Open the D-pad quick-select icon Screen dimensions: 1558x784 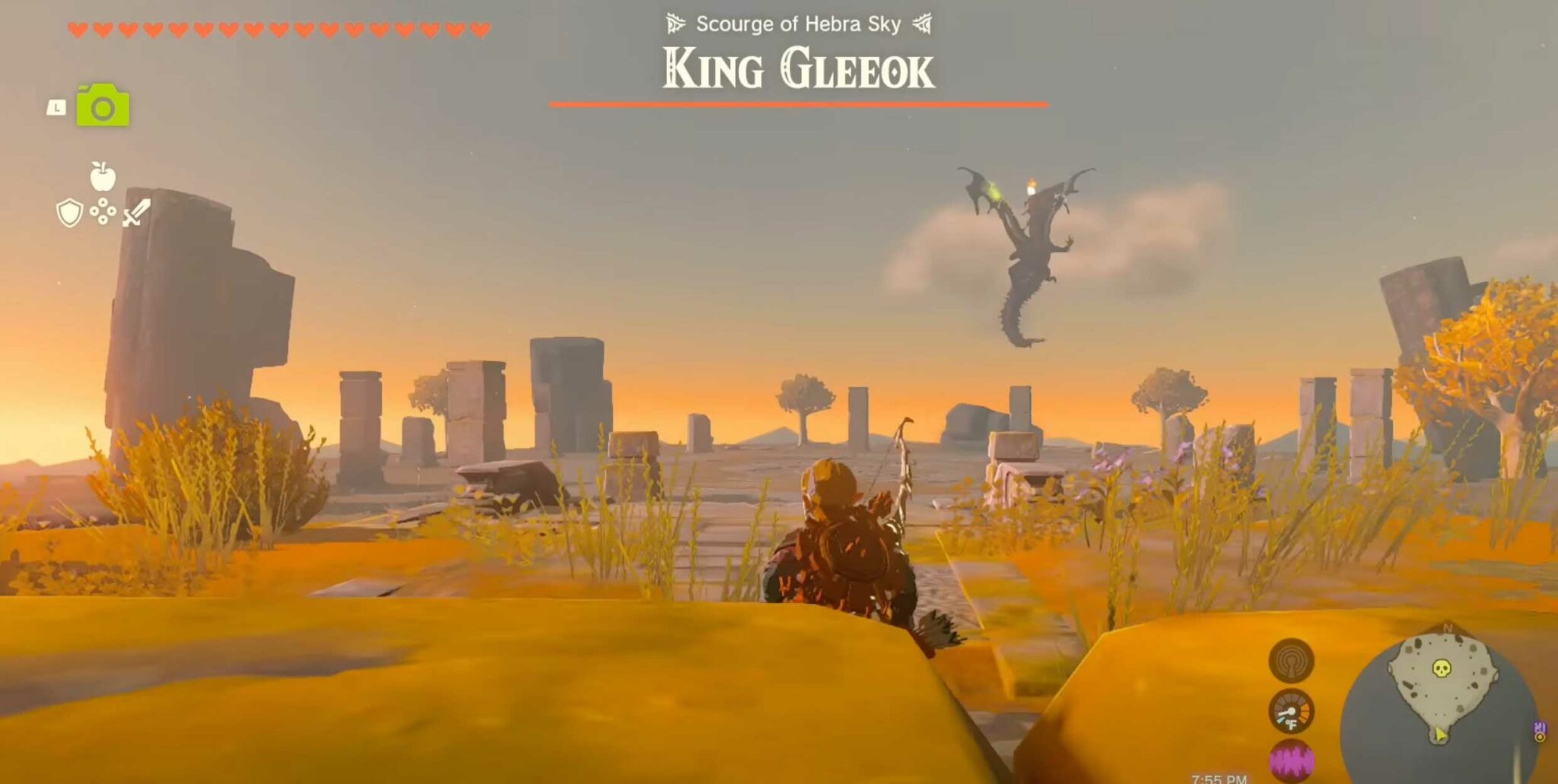coord(103,211)
